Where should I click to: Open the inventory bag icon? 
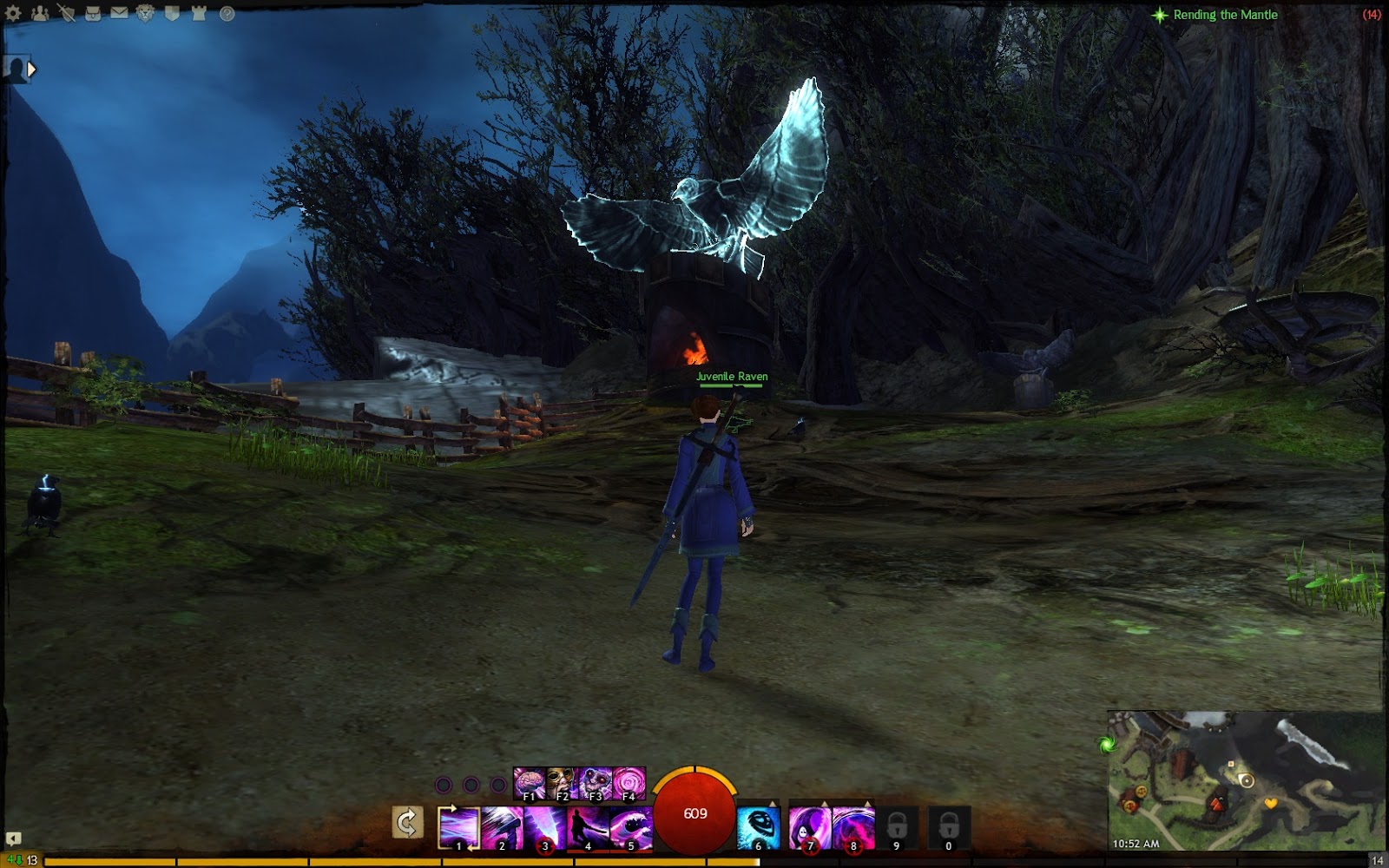click(93, 13)
